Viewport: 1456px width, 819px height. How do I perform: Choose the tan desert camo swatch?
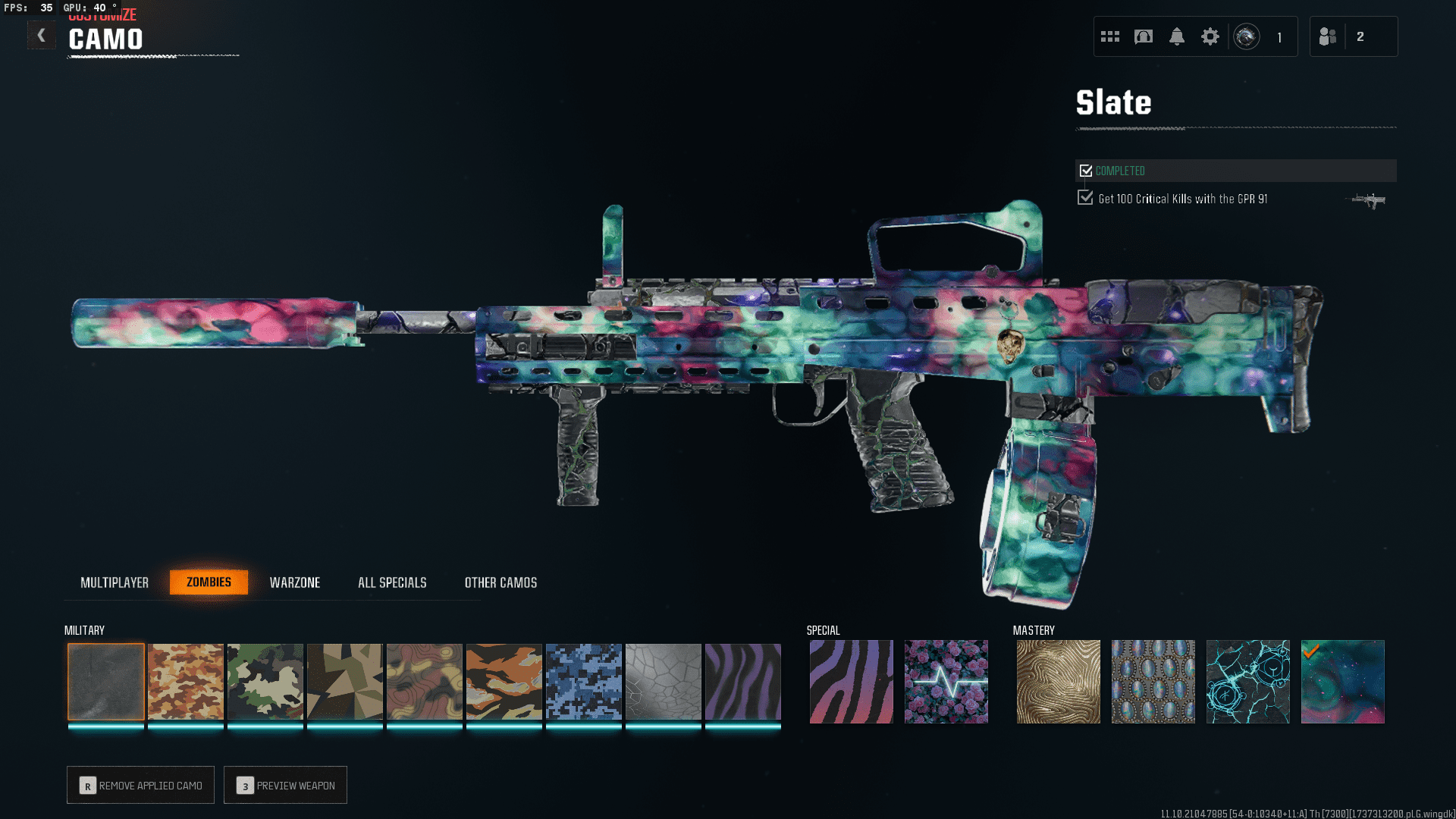pyautogui.click(x=186, y=682)
